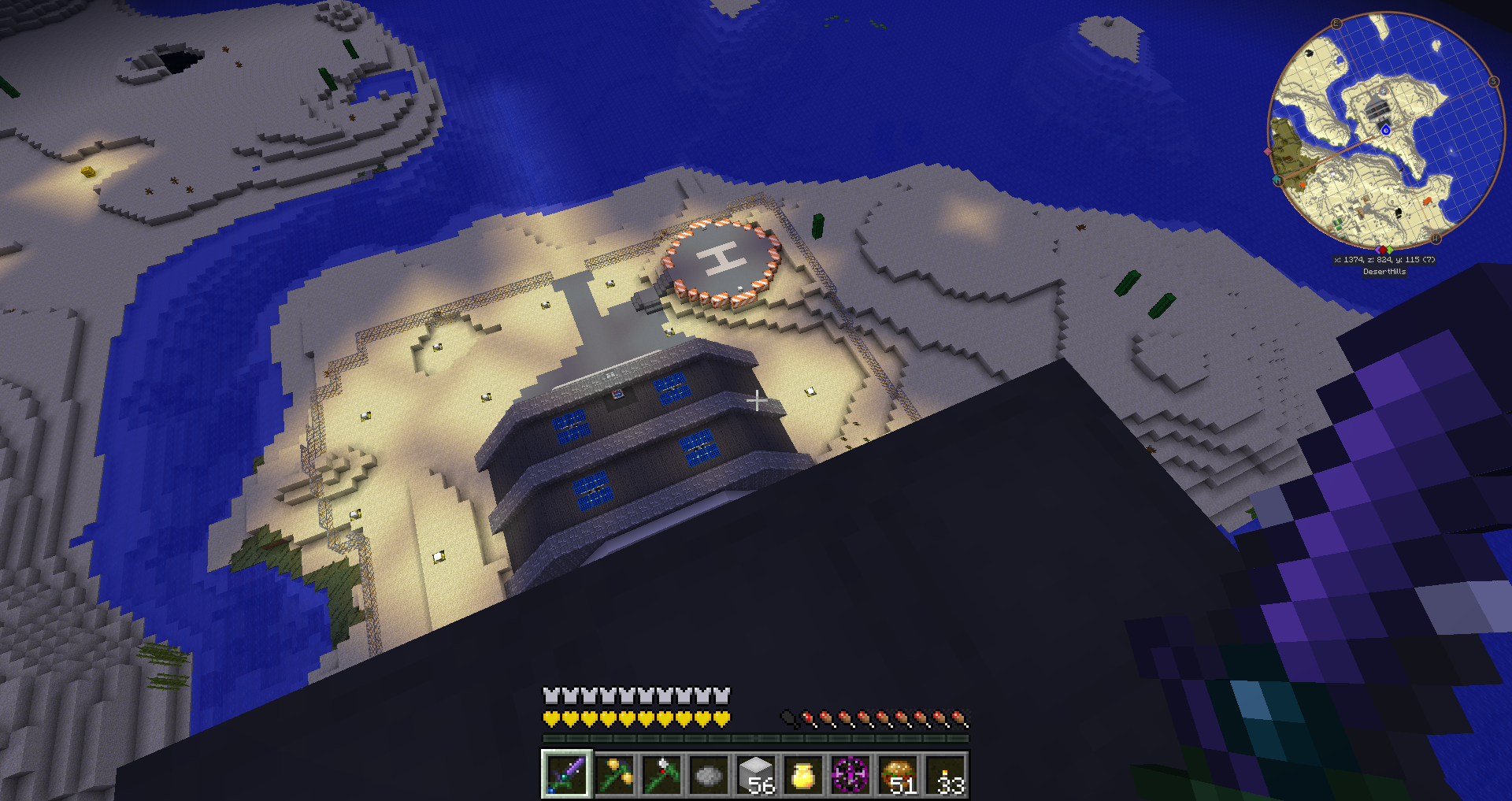Pick the yellow potion bottle slot

click(803, 774)
